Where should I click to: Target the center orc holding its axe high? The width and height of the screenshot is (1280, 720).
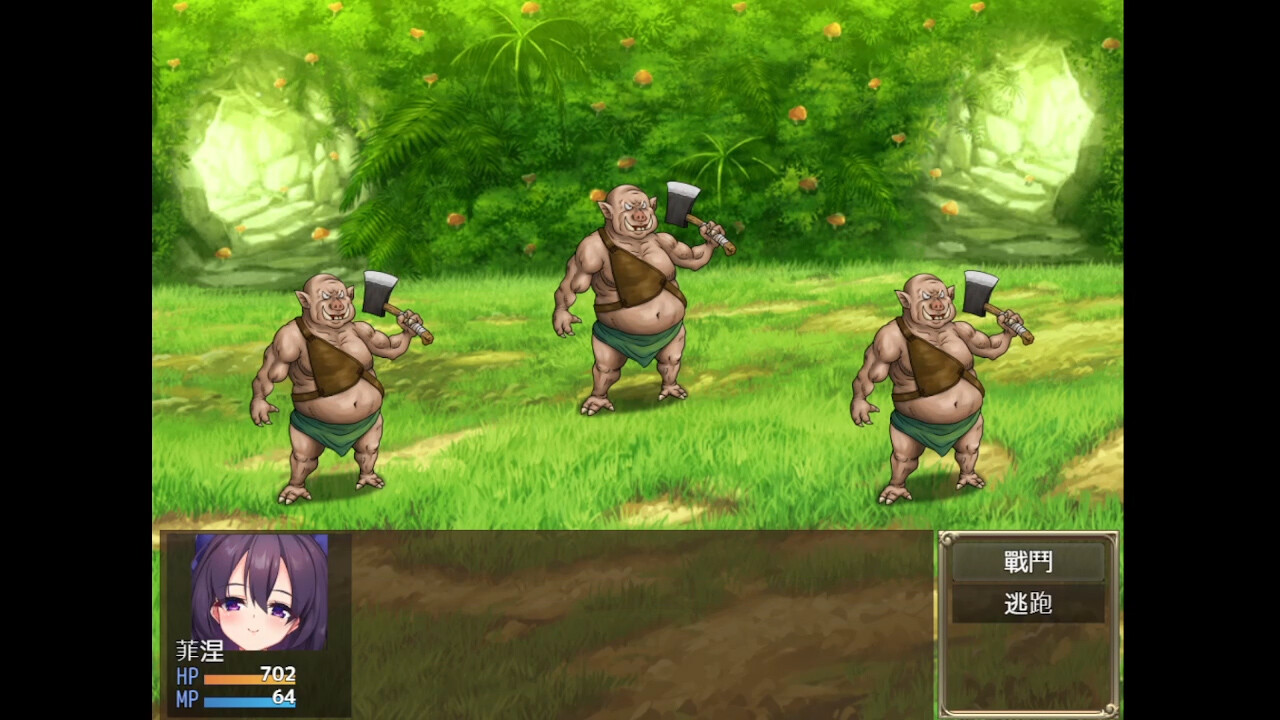(630, 300)
